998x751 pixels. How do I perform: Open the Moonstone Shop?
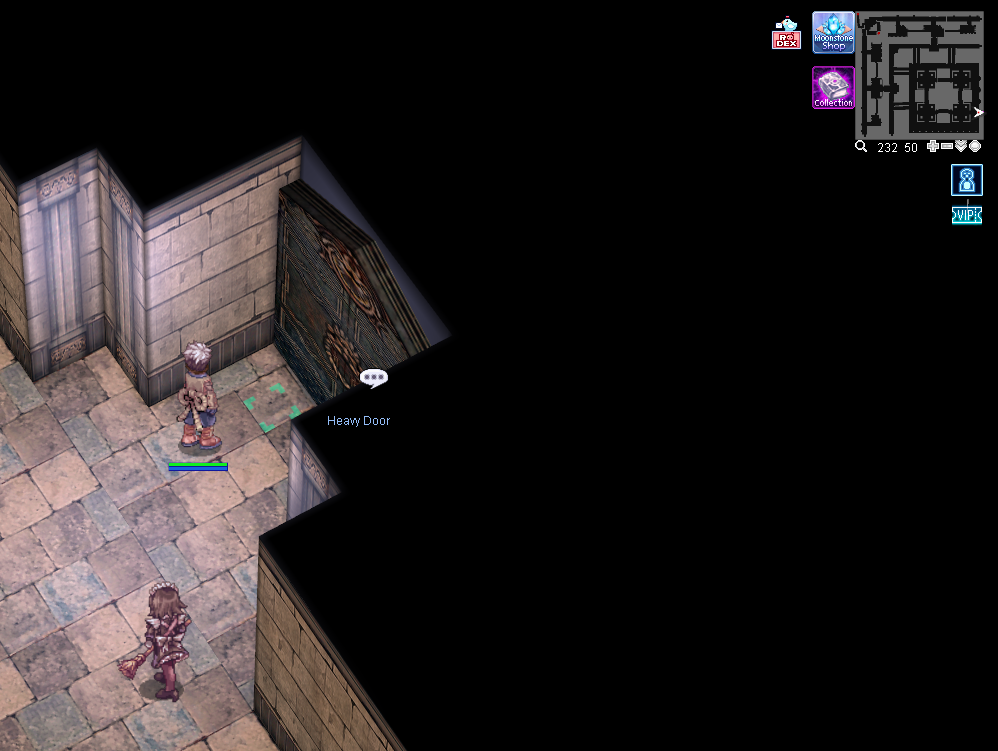coord(833,32)
